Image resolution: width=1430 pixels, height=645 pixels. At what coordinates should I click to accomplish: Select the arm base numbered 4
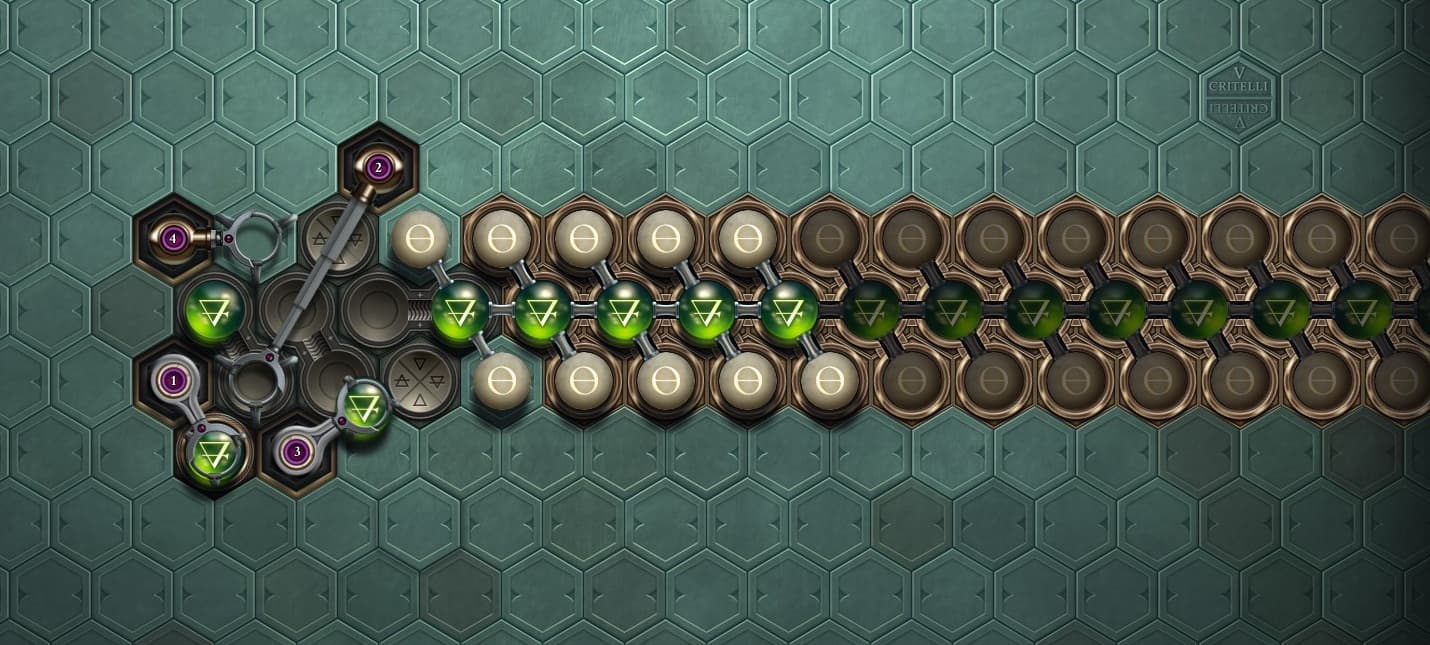click(x=174, y=238)
